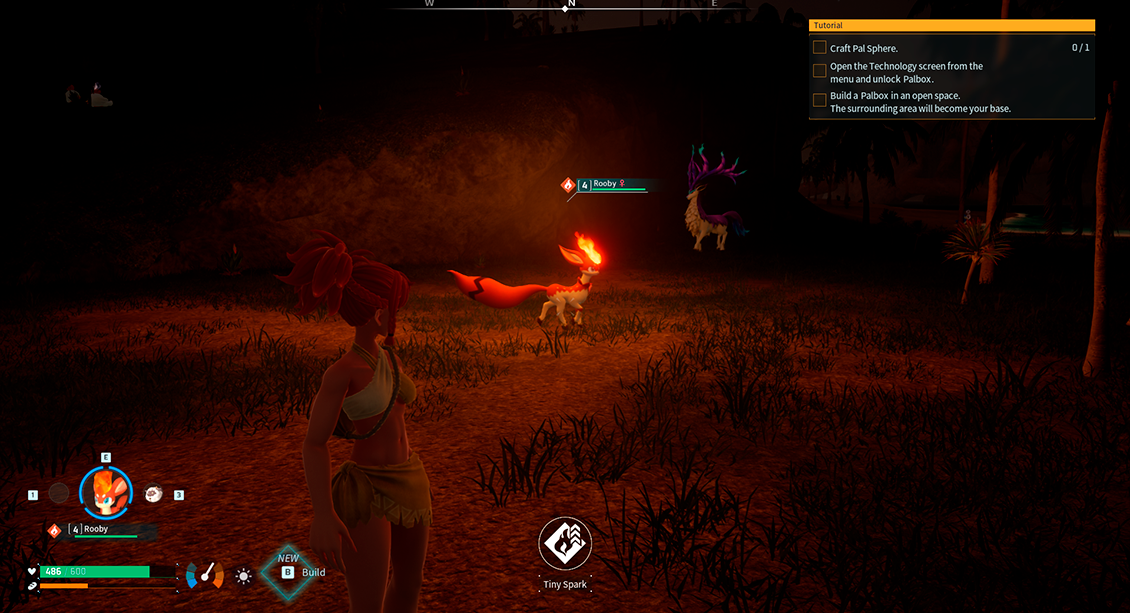
Task: Tick the Craft Pal Sphere objective checkbox
Action: point(820,48)
